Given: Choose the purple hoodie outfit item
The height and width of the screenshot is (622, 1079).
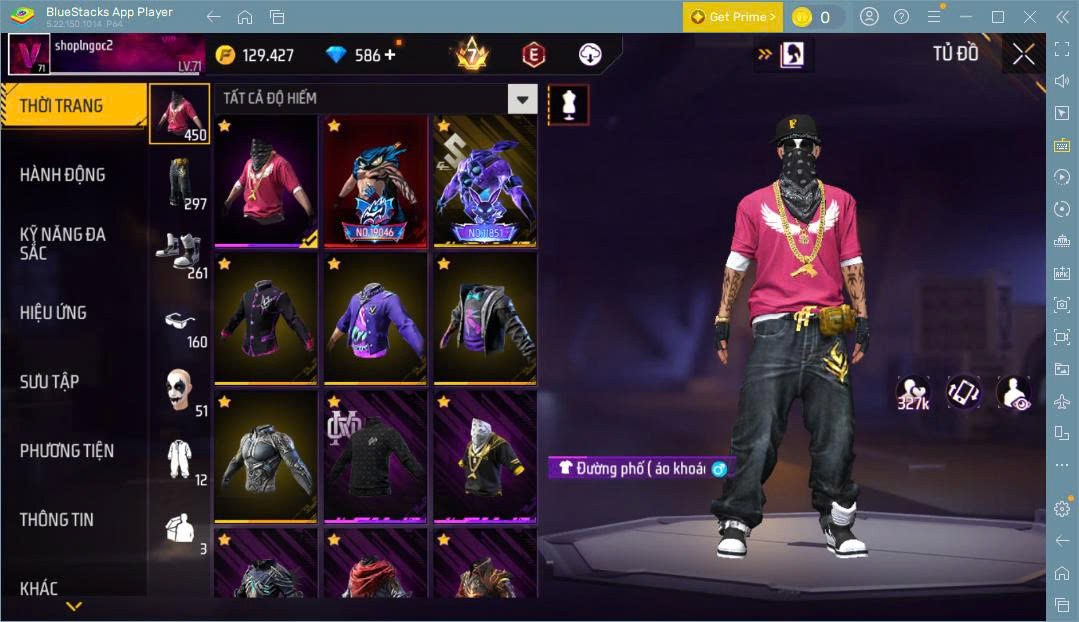Looking at the screenshot, I should click(x=375, y=319).
